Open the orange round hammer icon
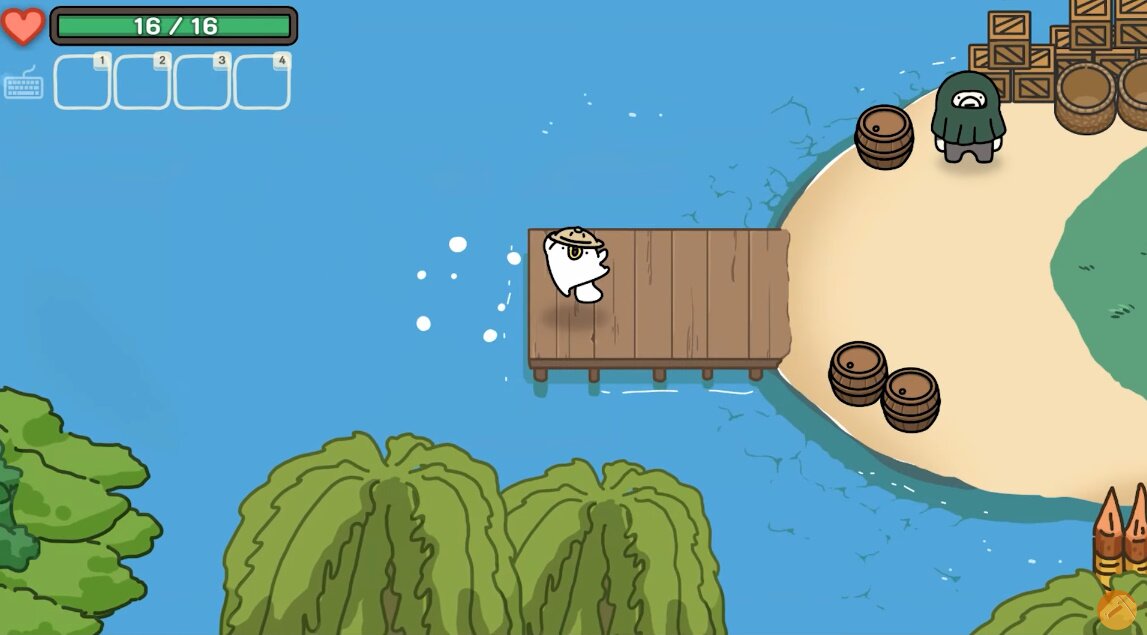 coord(1117,609)
